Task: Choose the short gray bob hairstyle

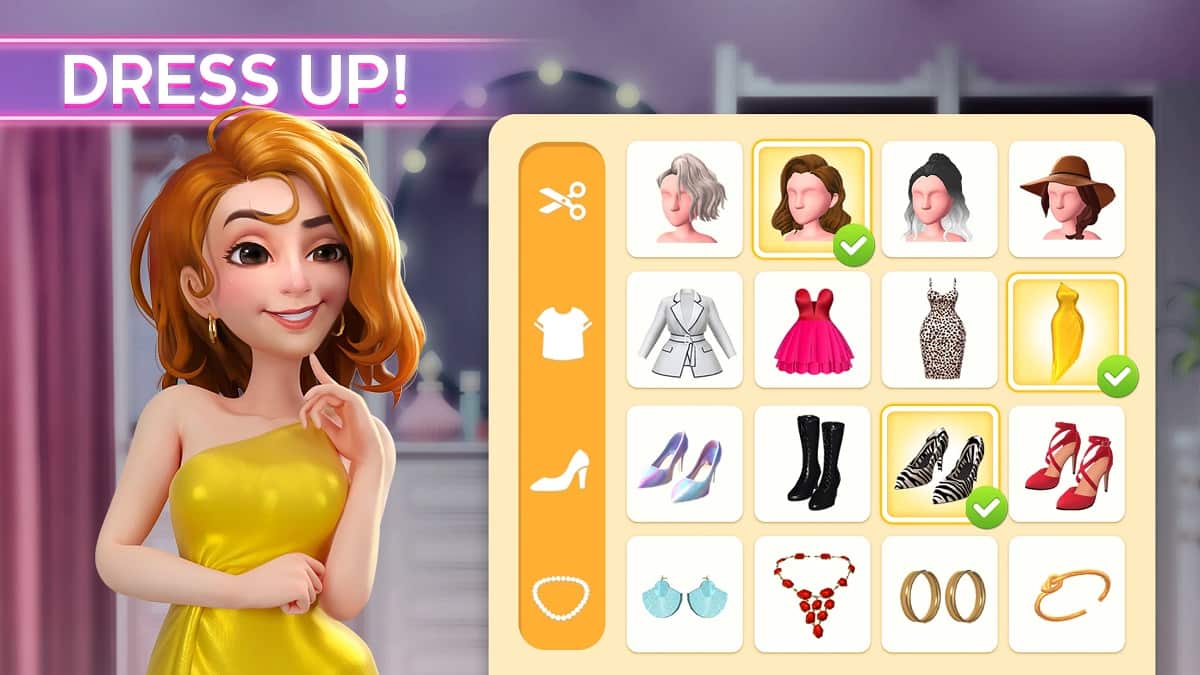Action: (x=685, y=200)
